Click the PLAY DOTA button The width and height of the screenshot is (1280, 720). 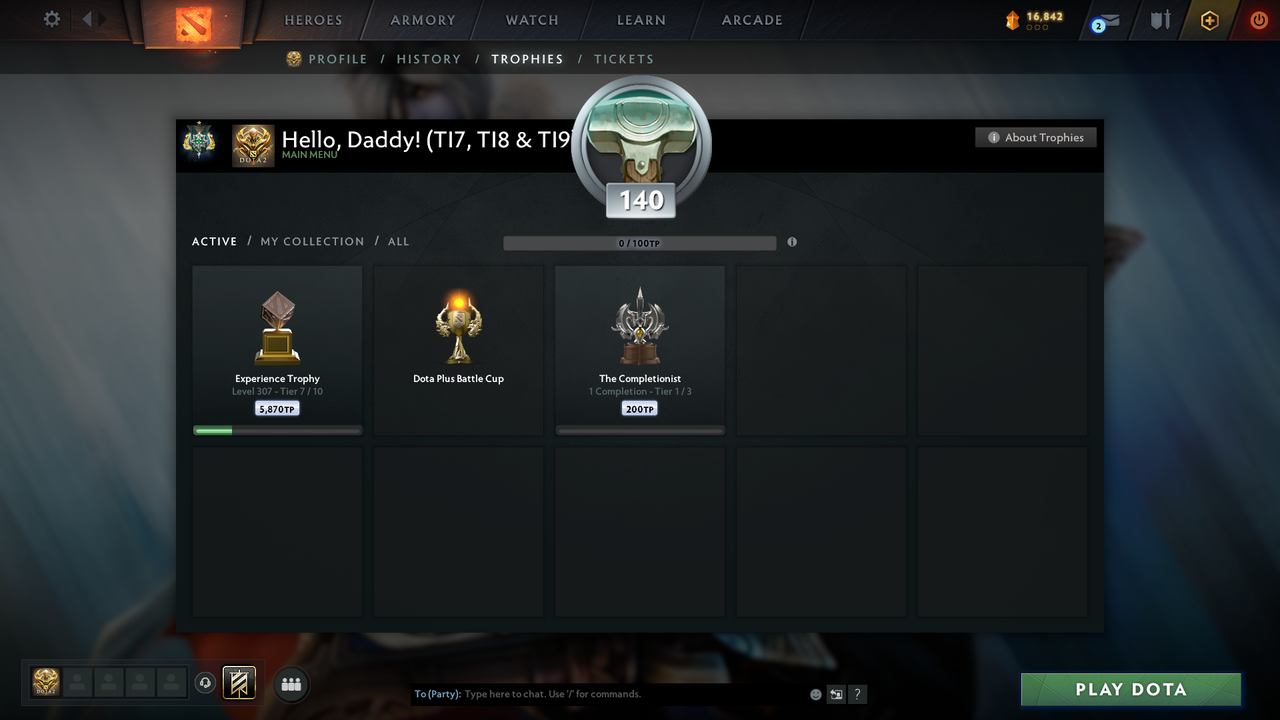[x=1130, y=689]
